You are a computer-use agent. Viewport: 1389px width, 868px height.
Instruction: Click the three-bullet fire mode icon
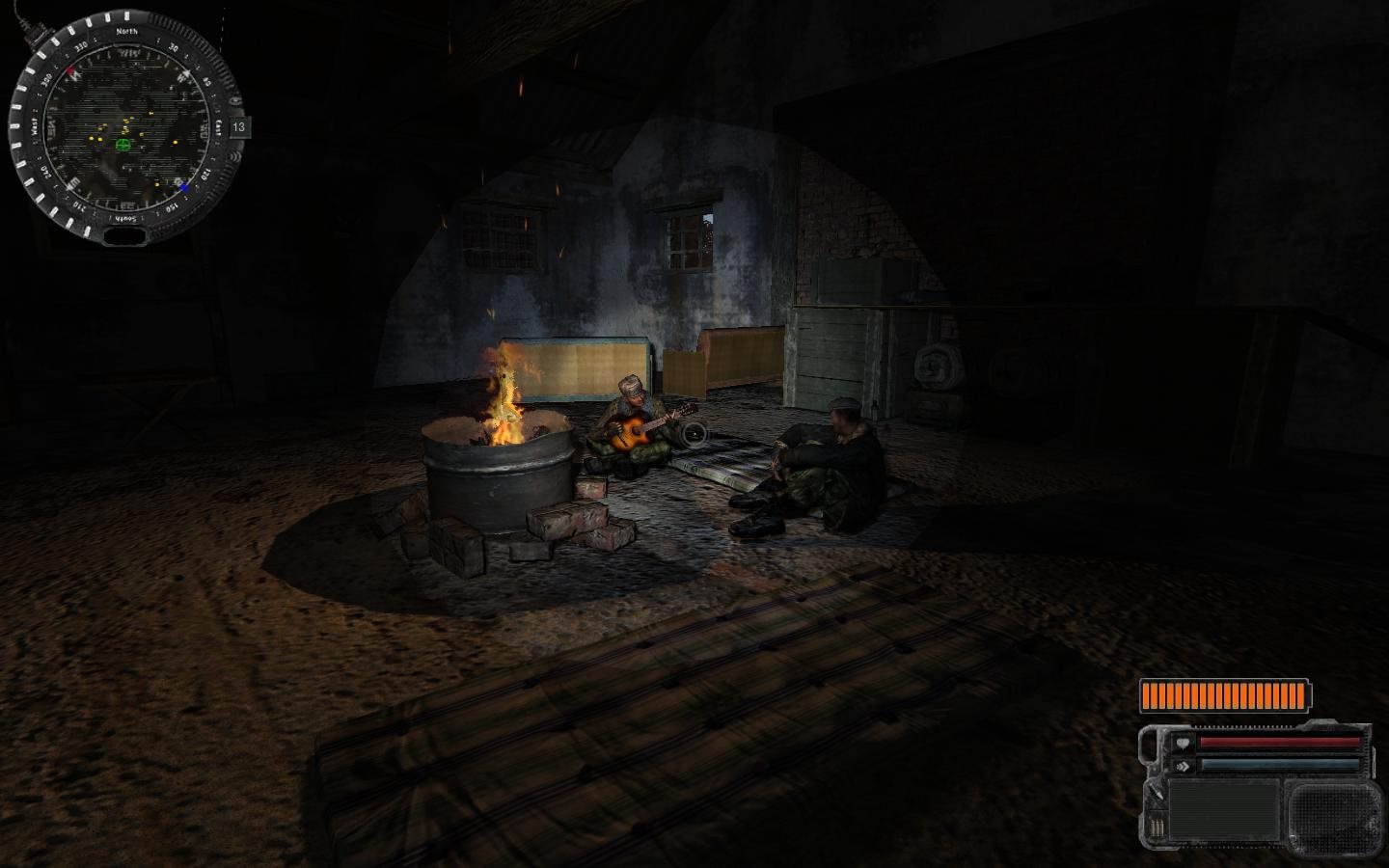coord(1156,828)
